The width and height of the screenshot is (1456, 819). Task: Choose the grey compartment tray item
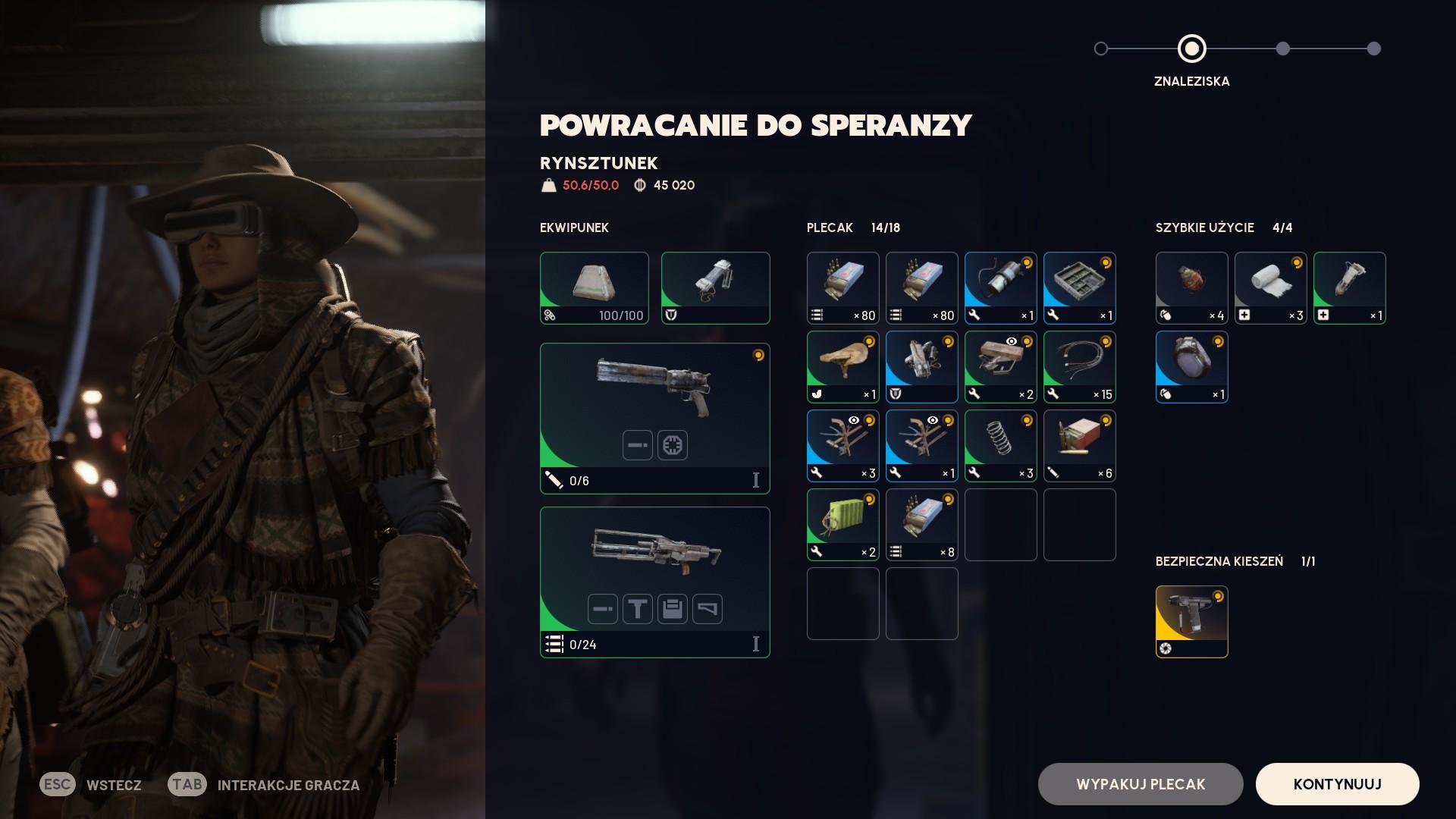click(x=1079, y=288)
